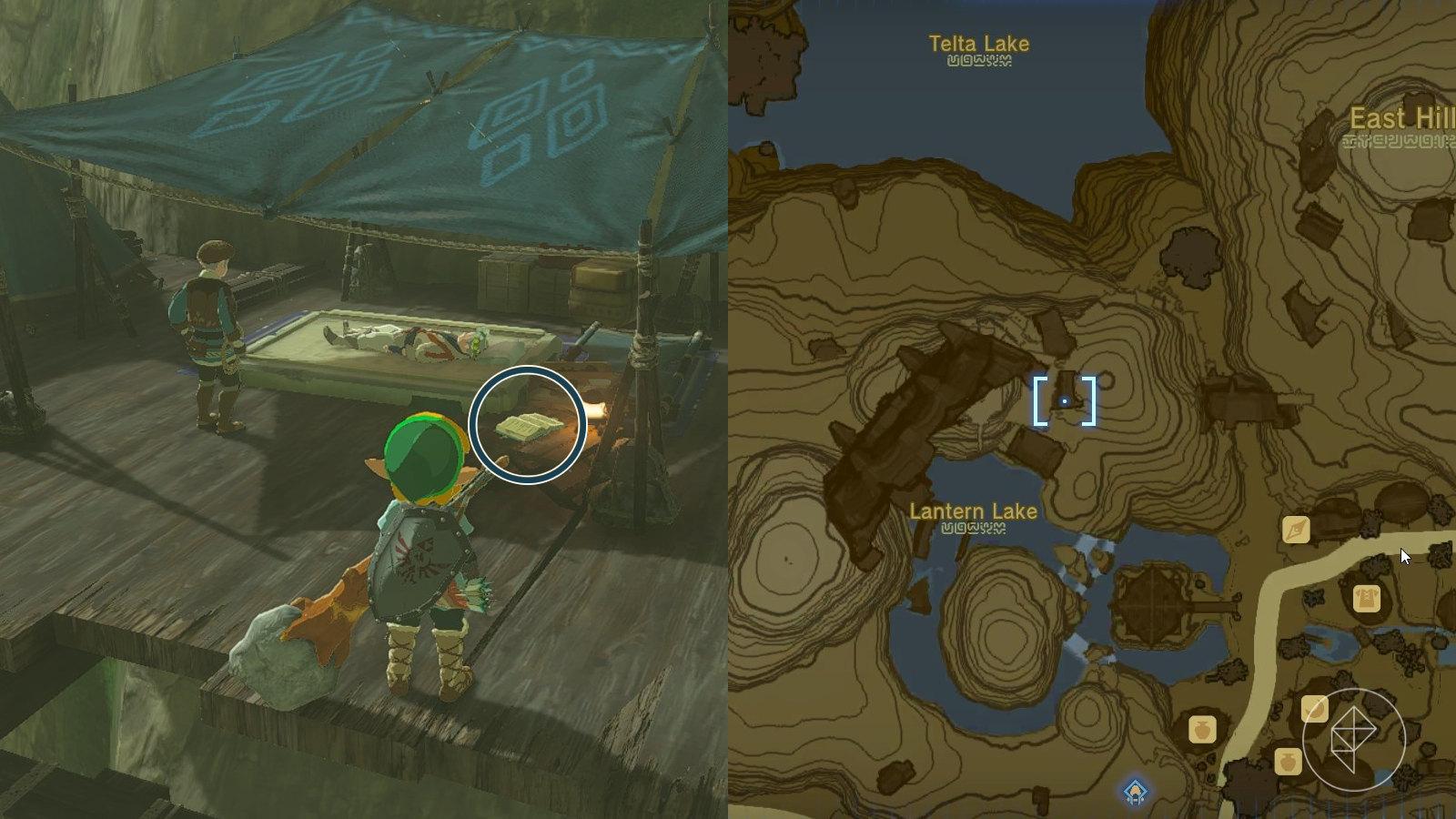The width and height of the screenshot is (1456, 819).
Task: Click the blue shrine icon at the map bottom
Action: (x=1135, y=791)
